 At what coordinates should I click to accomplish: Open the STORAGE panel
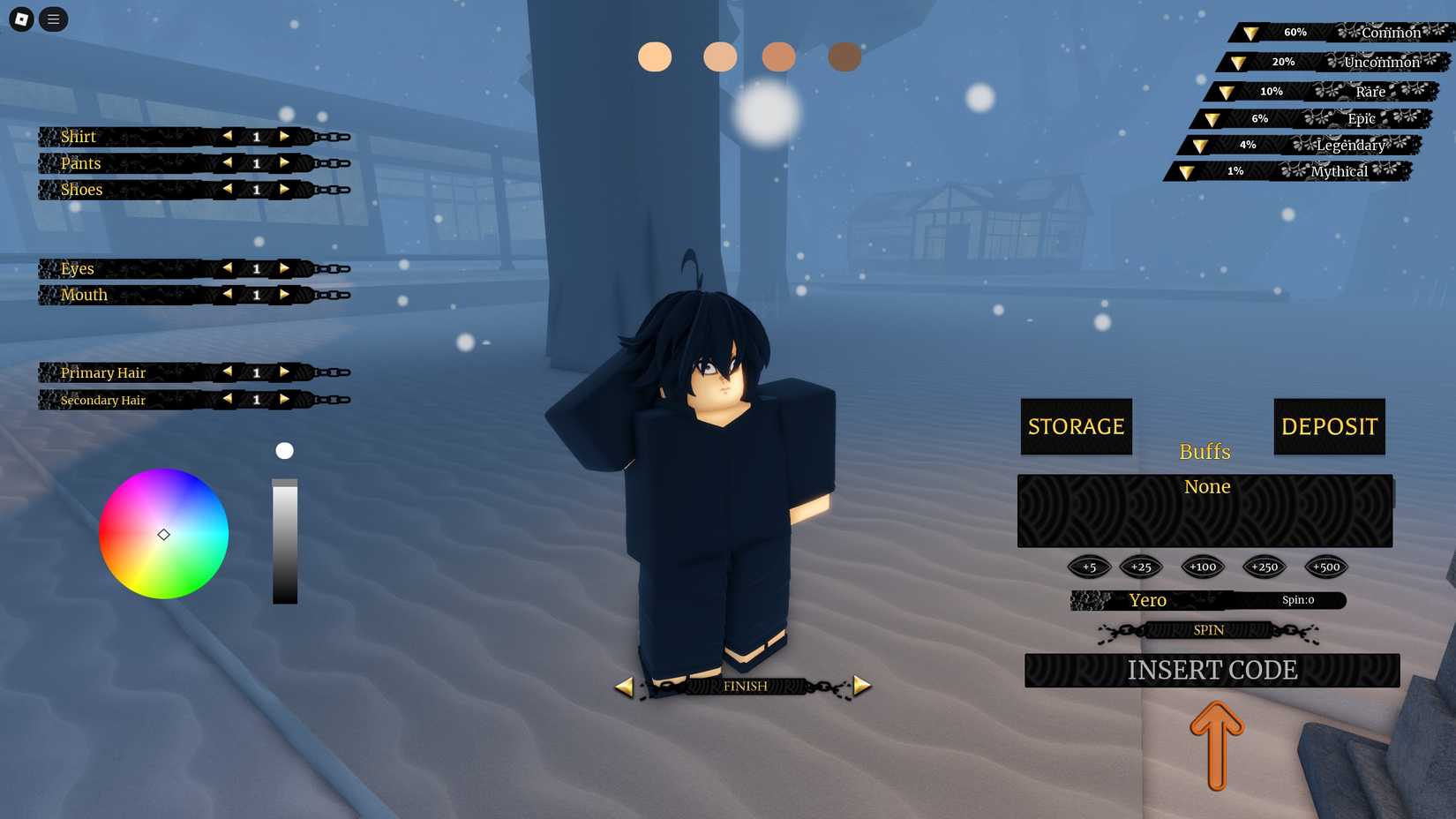pos(1076,426)
